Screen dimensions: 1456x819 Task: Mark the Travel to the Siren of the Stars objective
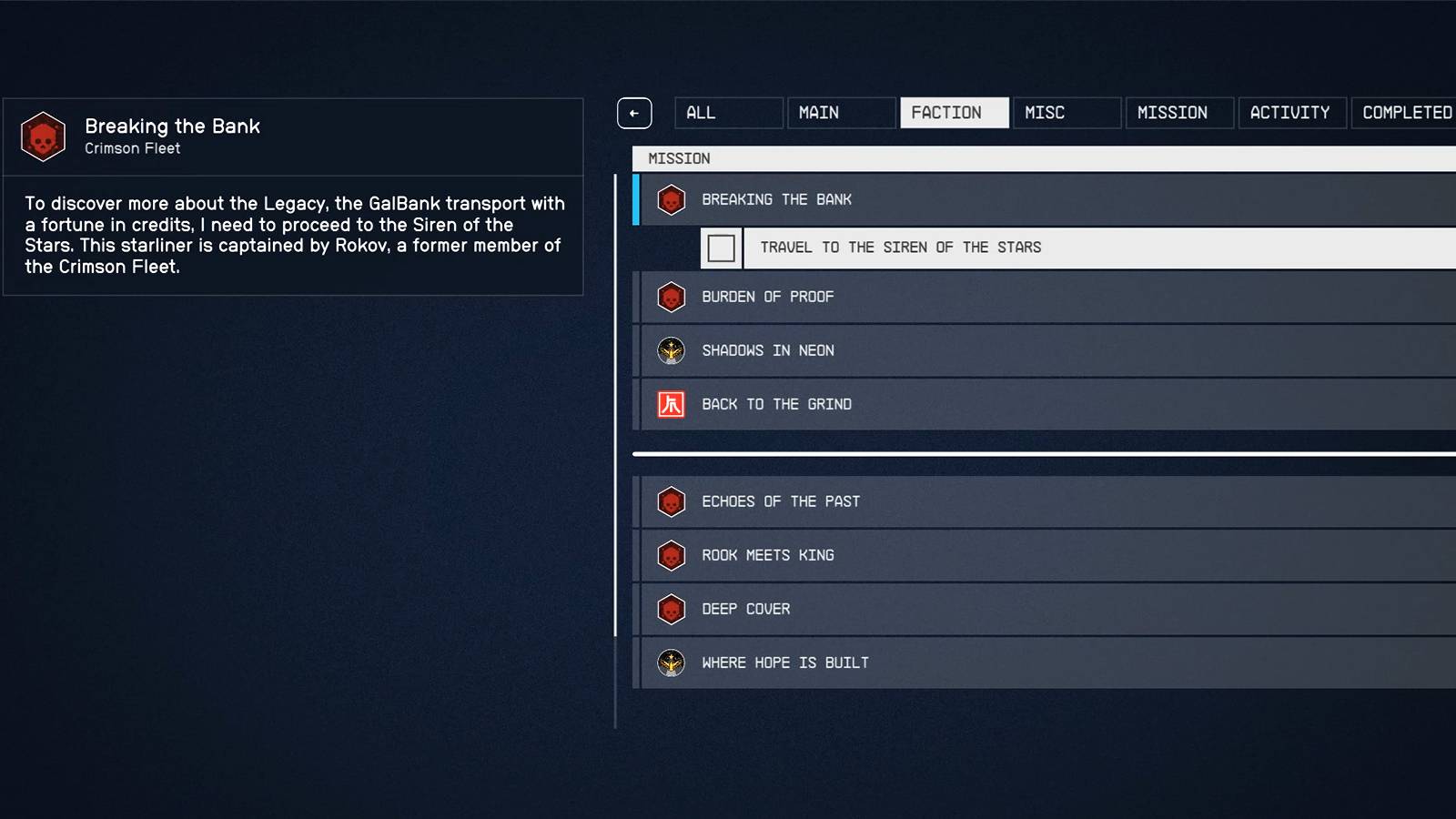[x=721, y=248]
